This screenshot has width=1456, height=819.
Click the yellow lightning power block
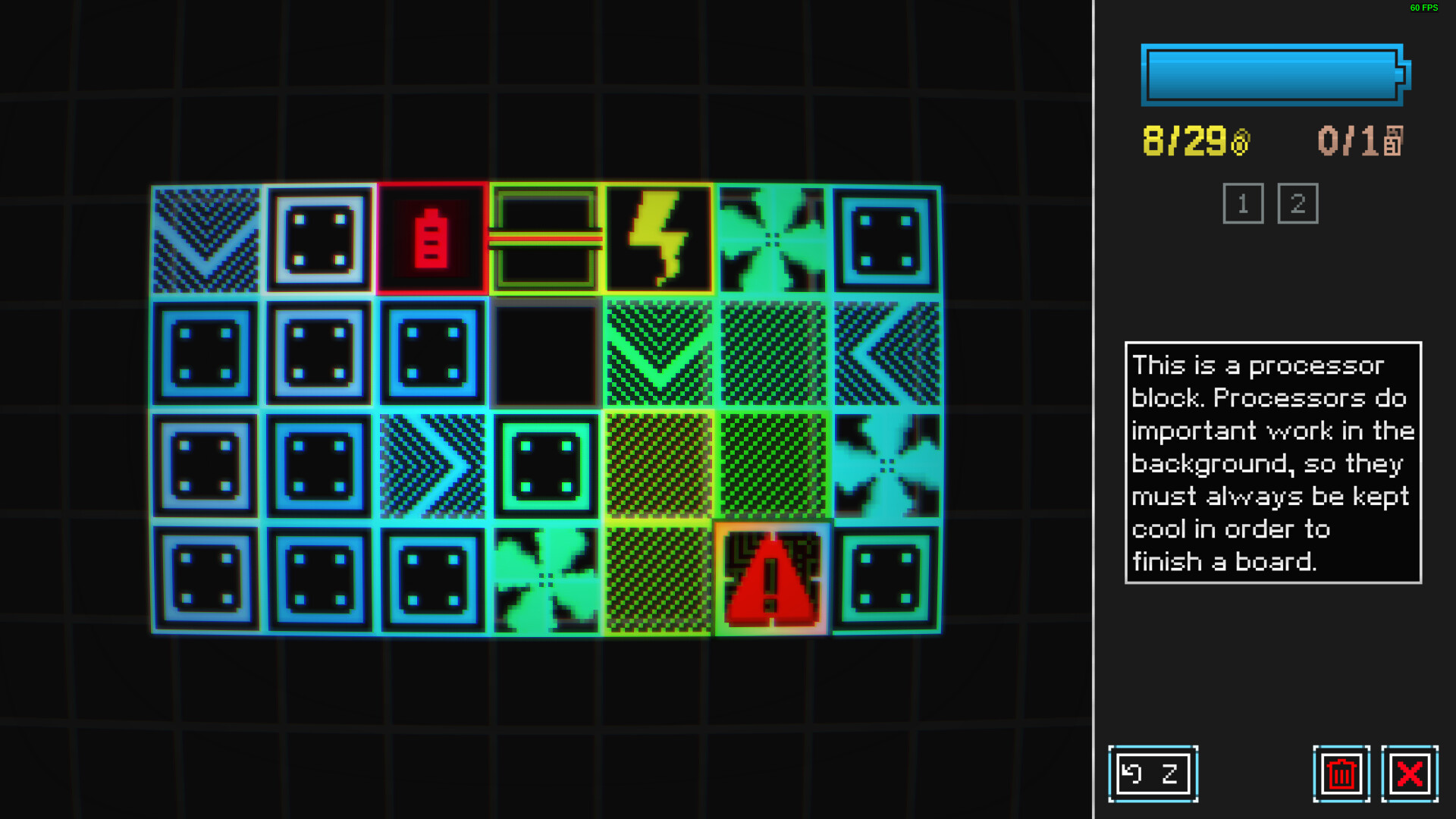(660, 239)
